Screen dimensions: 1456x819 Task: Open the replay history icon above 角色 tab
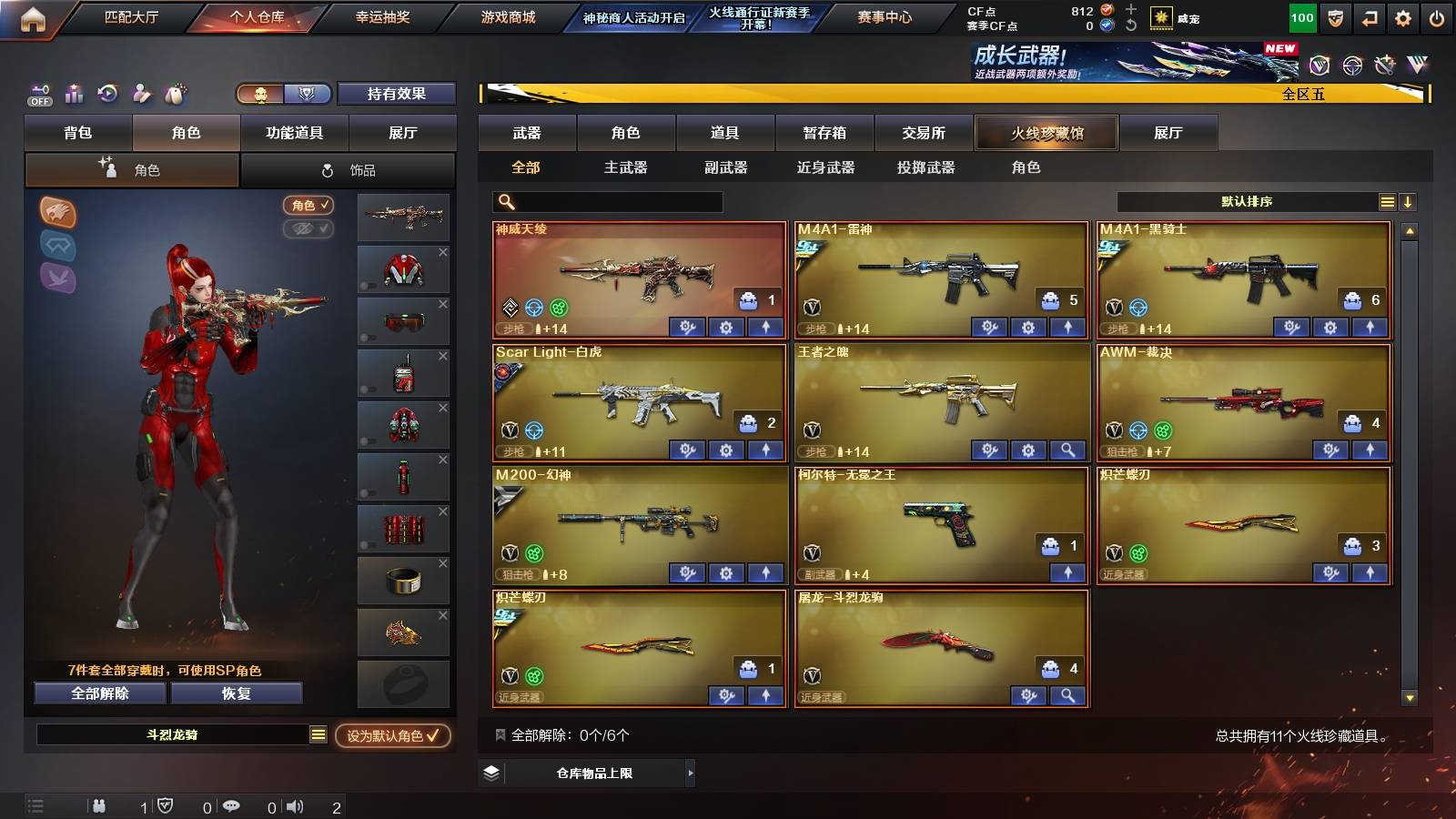108,93
